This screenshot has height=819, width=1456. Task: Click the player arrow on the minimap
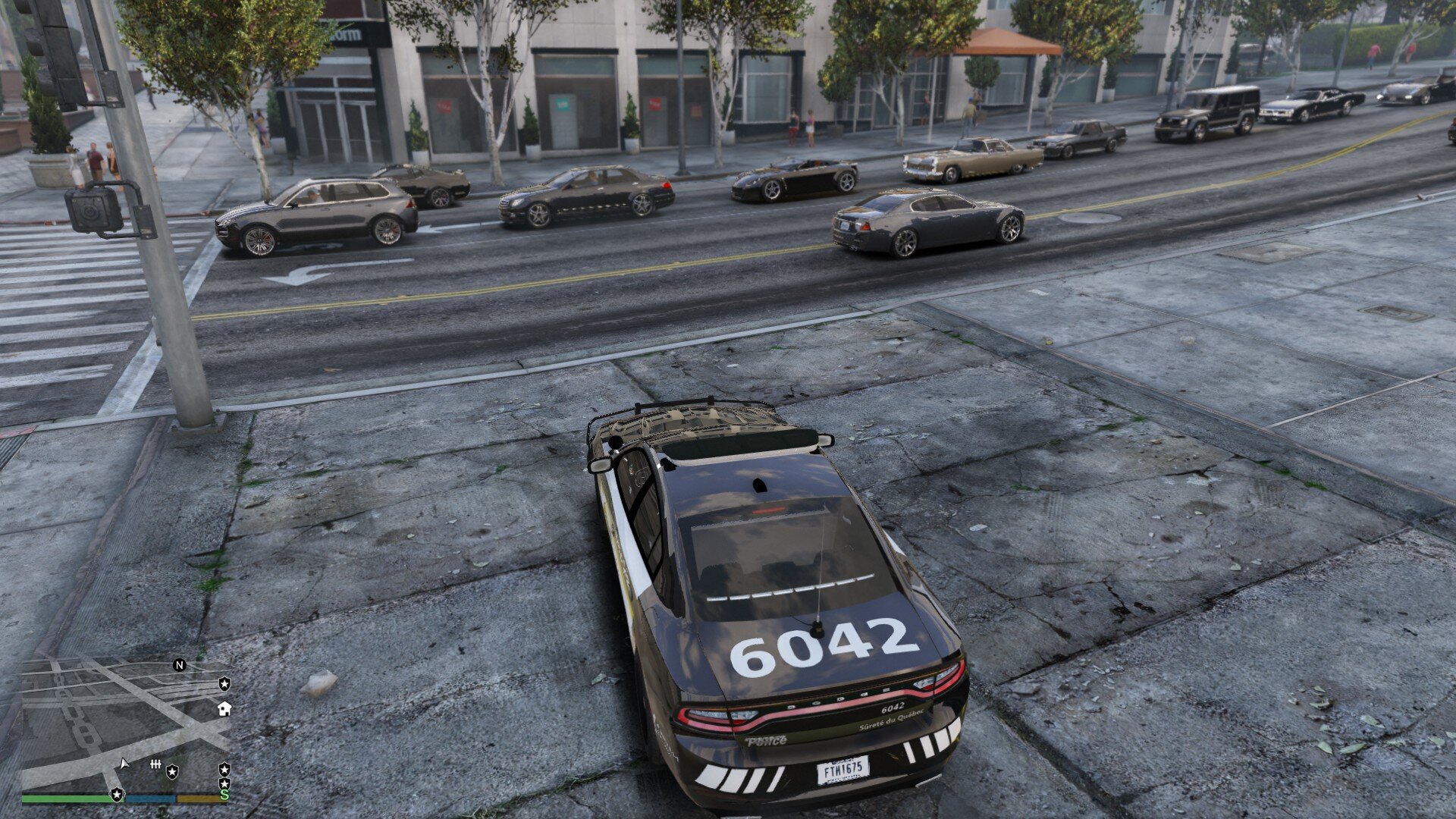point(124,764)
